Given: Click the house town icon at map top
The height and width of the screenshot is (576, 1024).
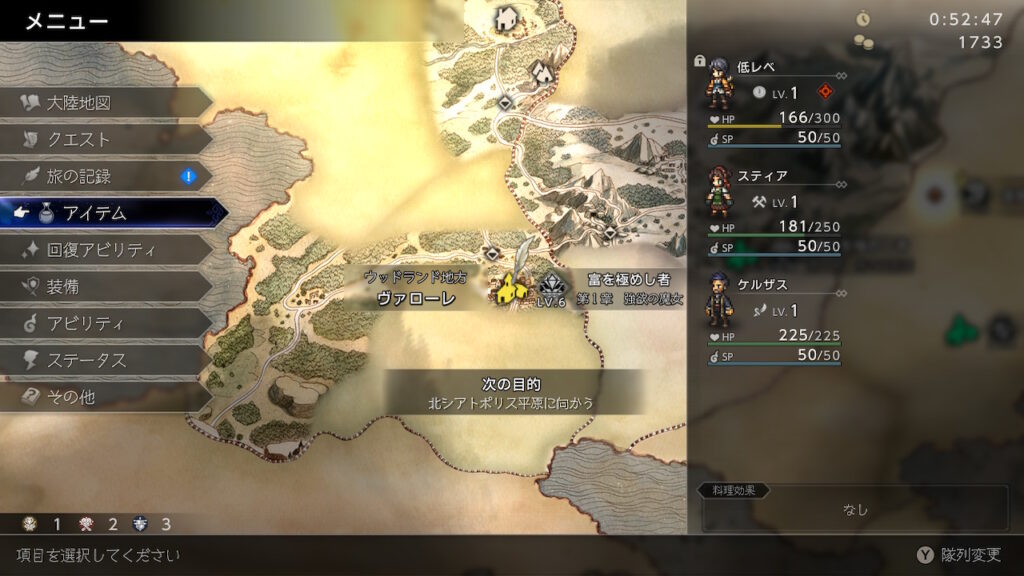Looking at the screenshot, I should point(507,18).
